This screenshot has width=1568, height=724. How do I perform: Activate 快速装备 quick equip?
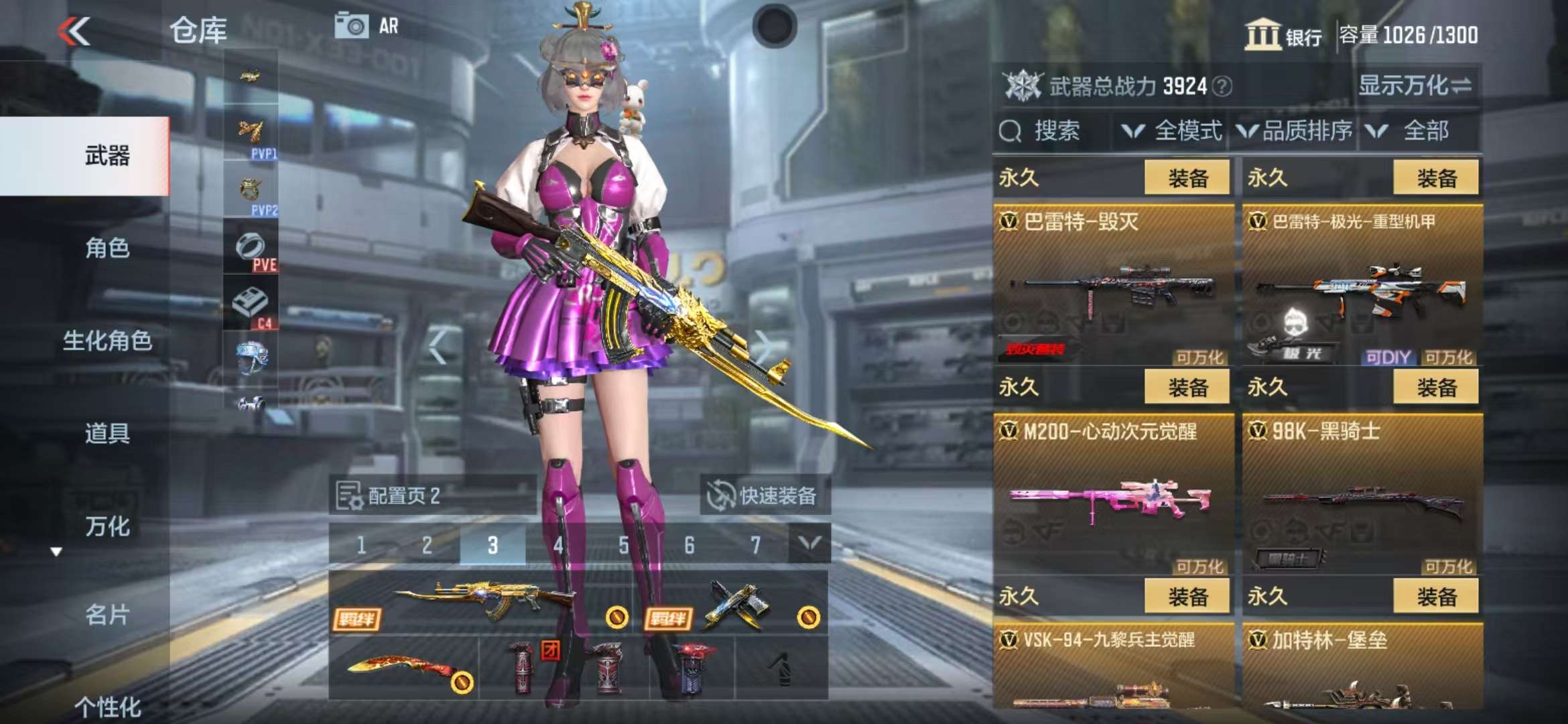click(x=763, y=496)
